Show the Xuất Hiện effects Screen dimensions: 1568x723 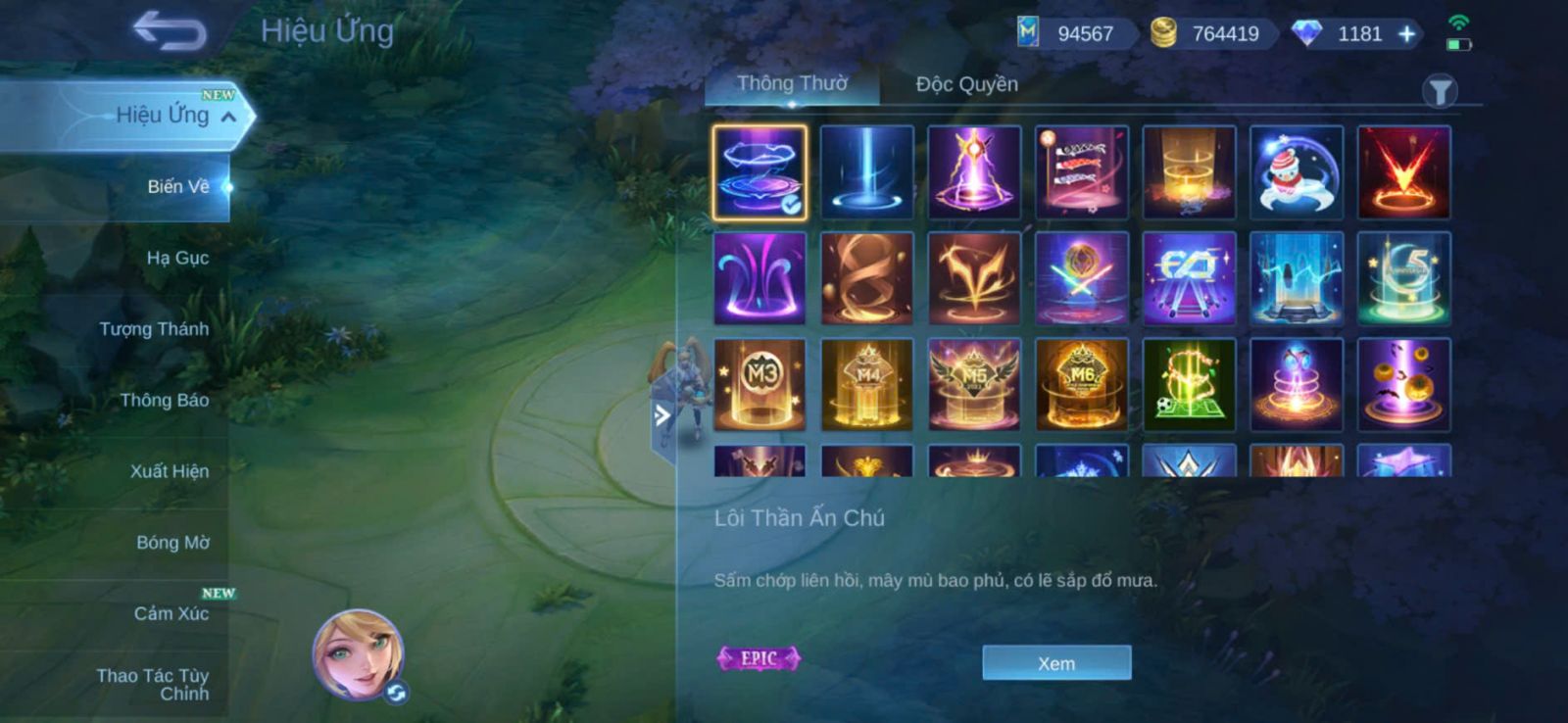170,471
